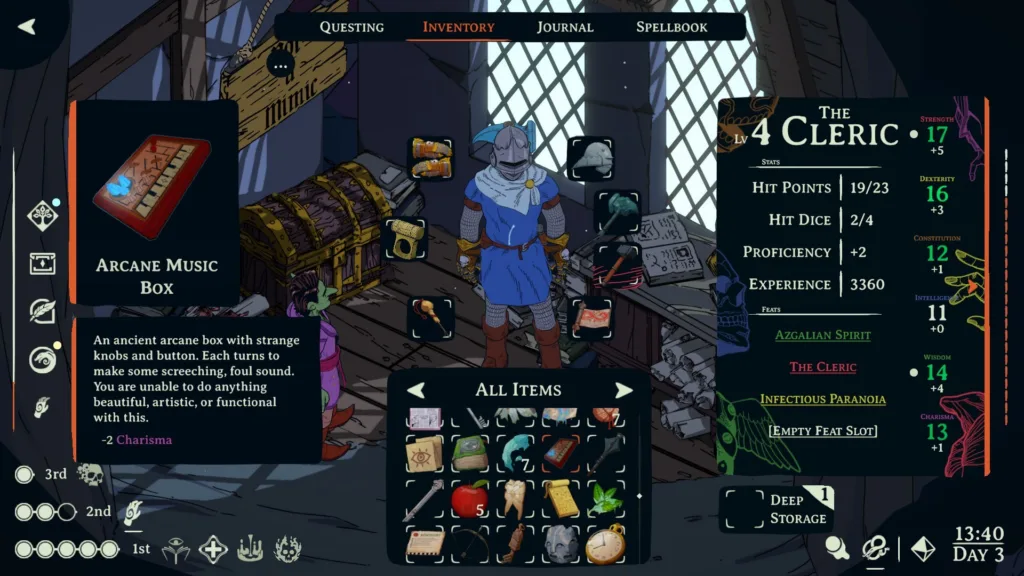Select the red apple in inventory

click(469, 497)
